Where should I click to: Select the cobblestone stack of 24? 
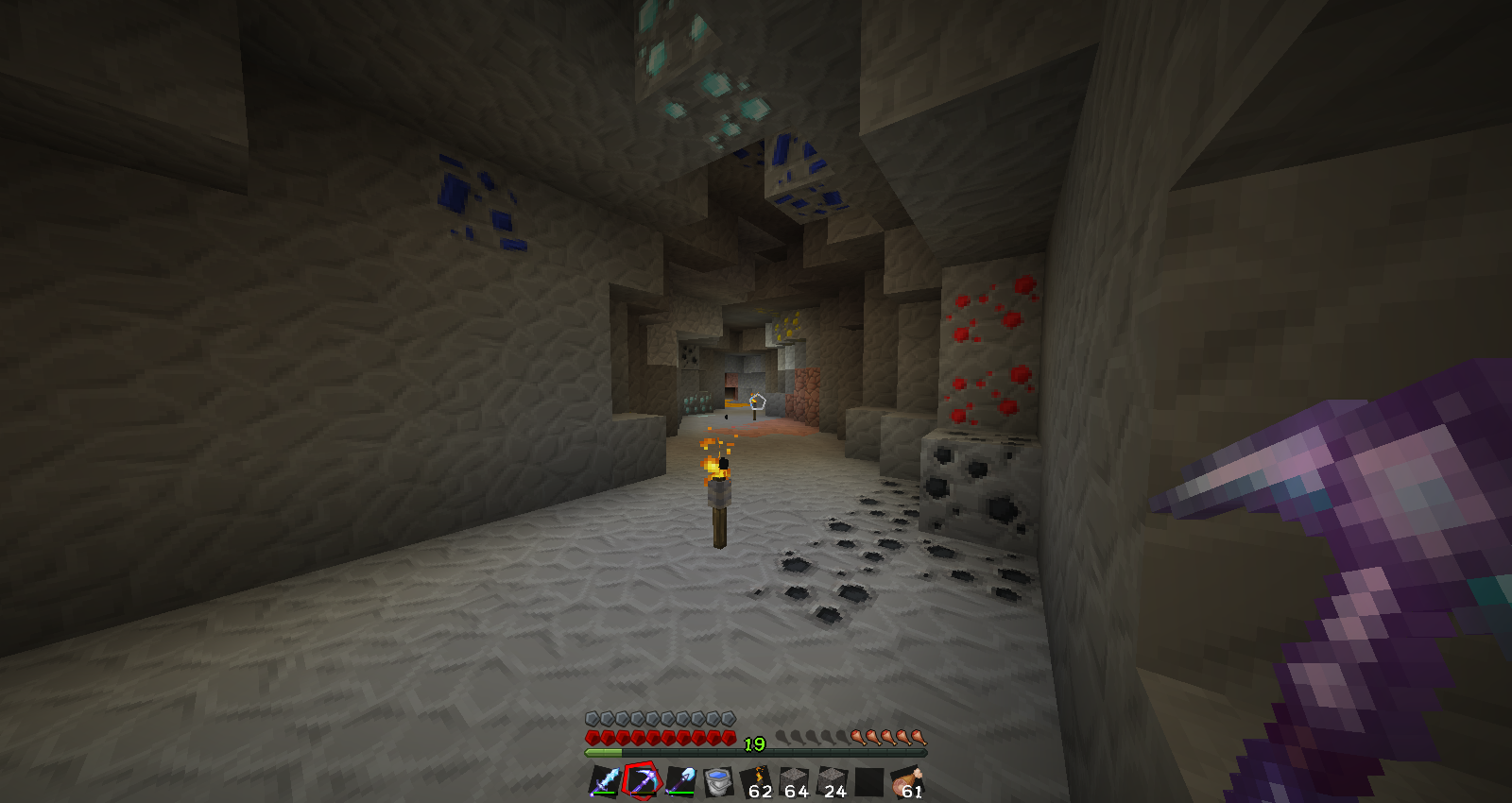click(x=832, y=781)
